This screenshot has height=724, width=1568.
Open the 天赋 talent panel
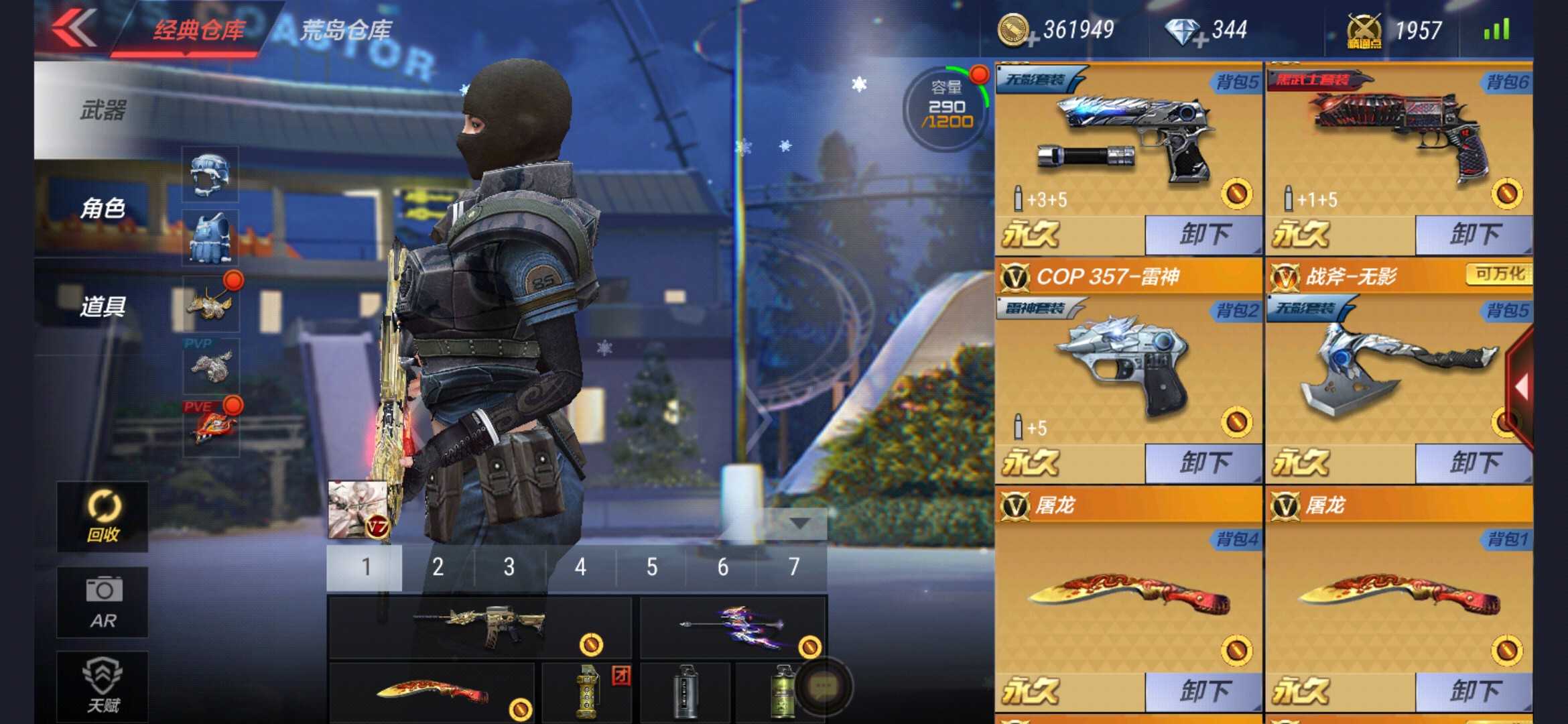click(102, 684)
